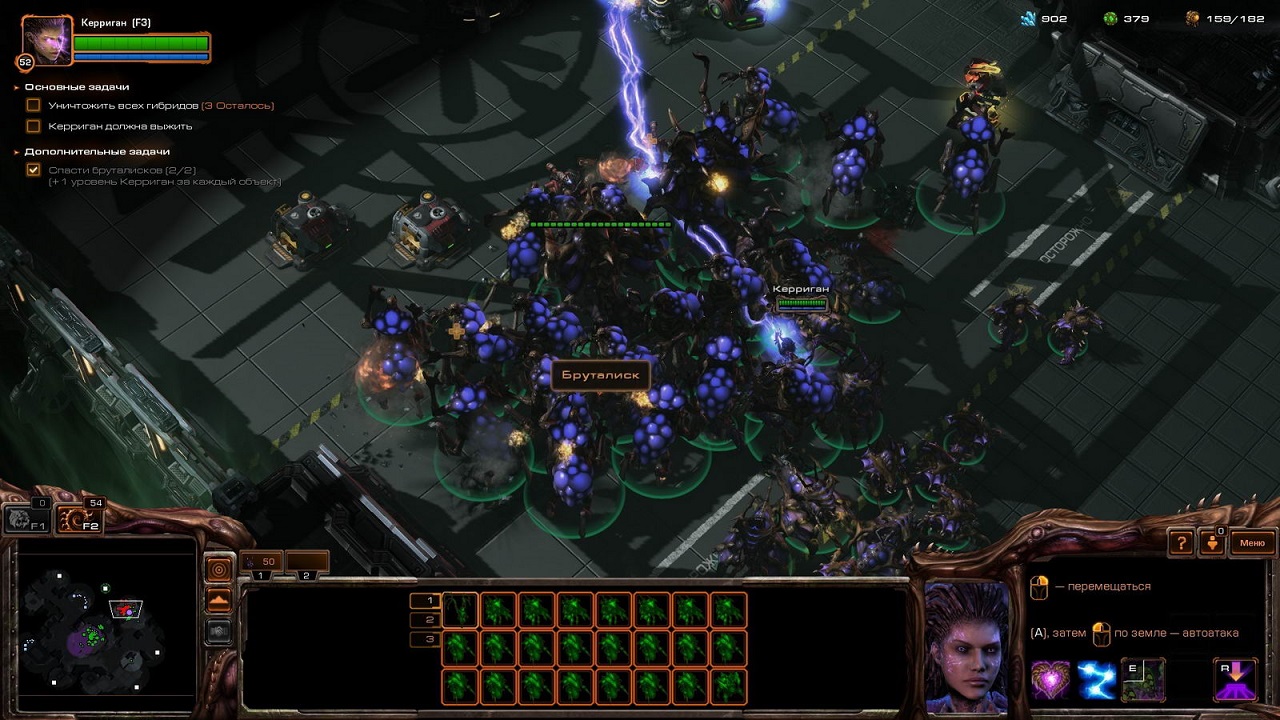This screenshot has height=720, width=1280.
Task: Cast the blue chain lightning ability
Action: pos(1096,680)
